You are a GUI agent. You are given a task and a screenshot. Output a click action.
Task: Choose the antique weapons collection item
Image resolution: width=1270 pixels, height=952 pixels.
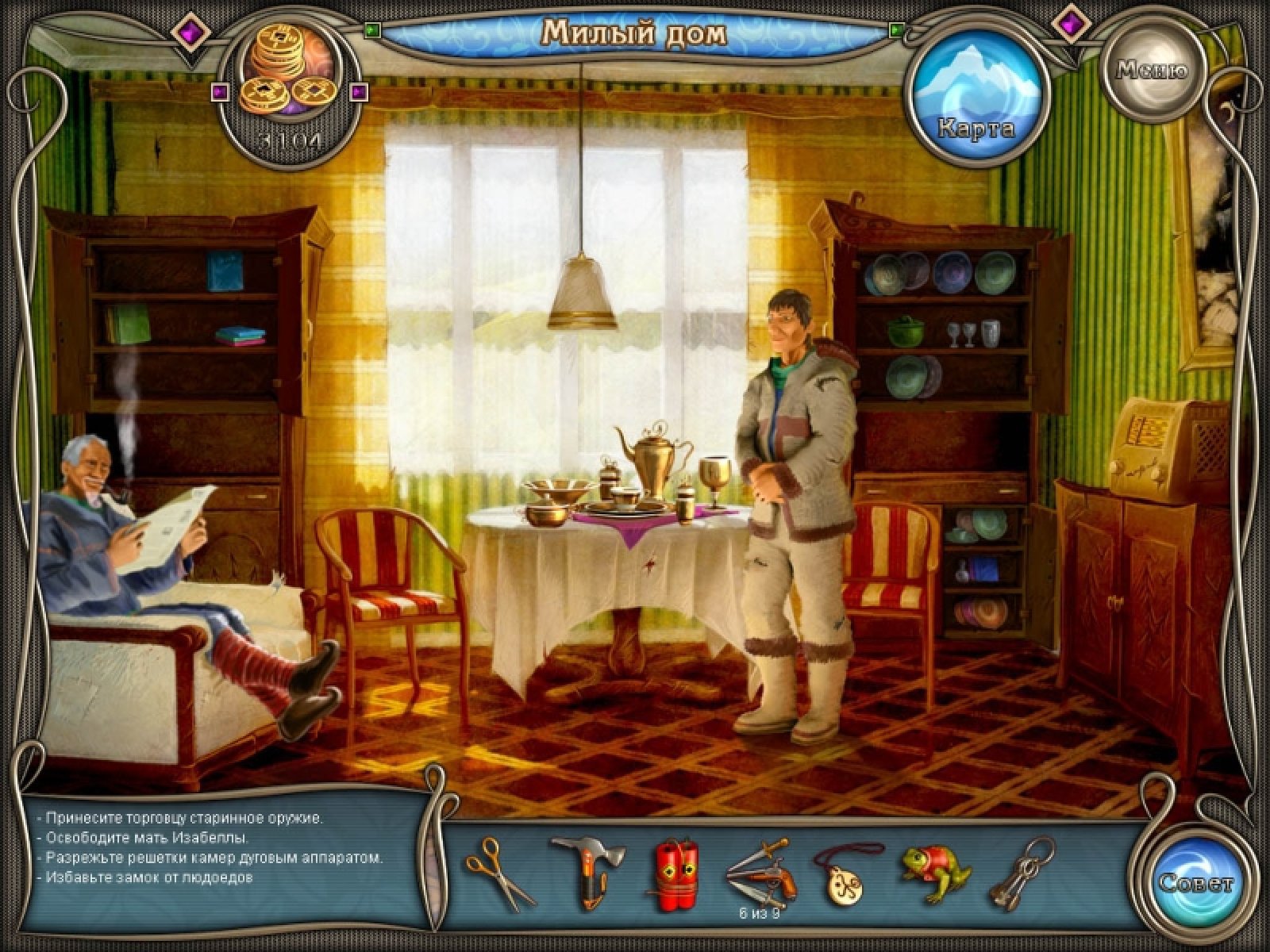pyautogui.click(x=757, y=869)
